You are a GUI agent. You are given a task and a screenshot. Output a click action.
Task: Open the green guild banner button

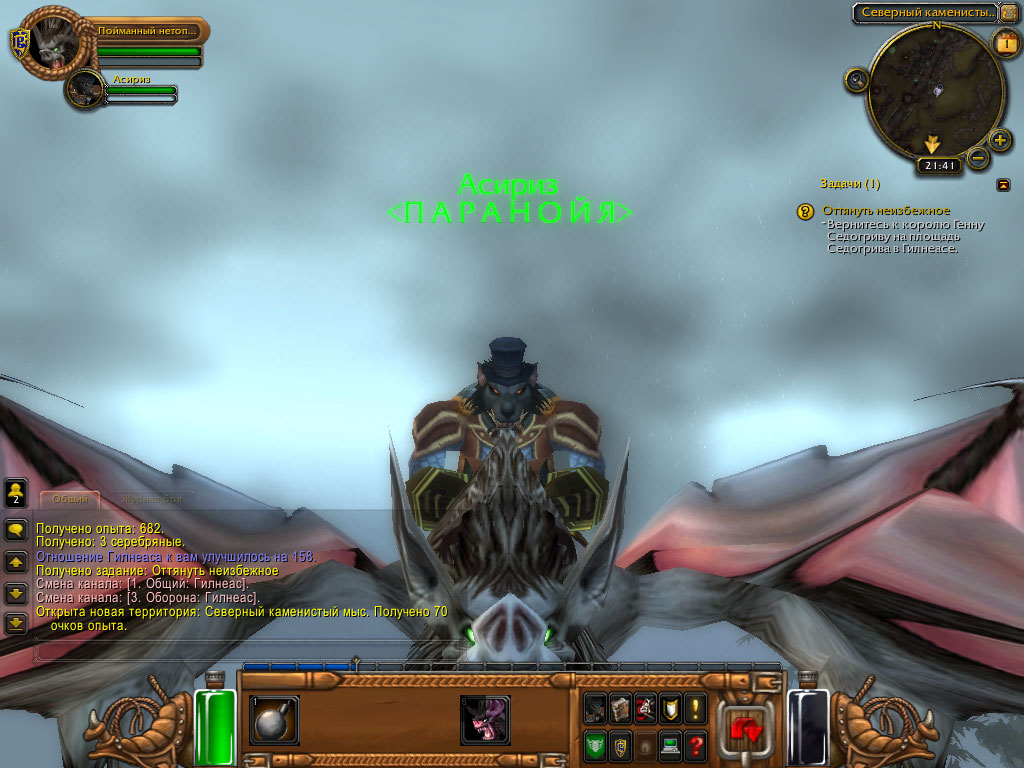(595, 745)
